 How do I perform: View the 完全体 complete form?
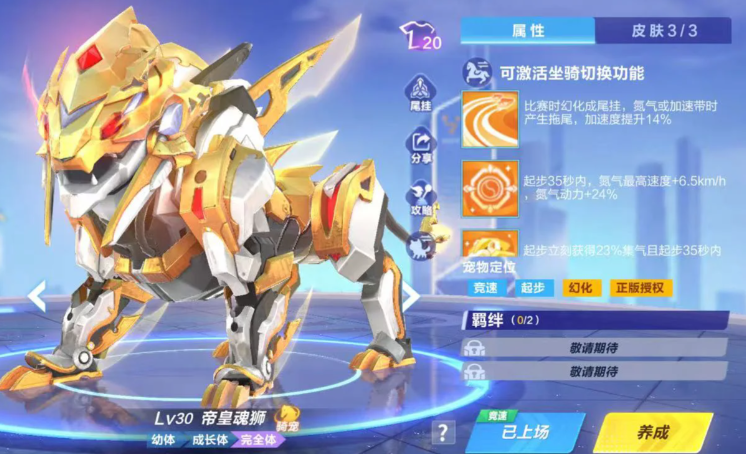click(x=261, y=438)
